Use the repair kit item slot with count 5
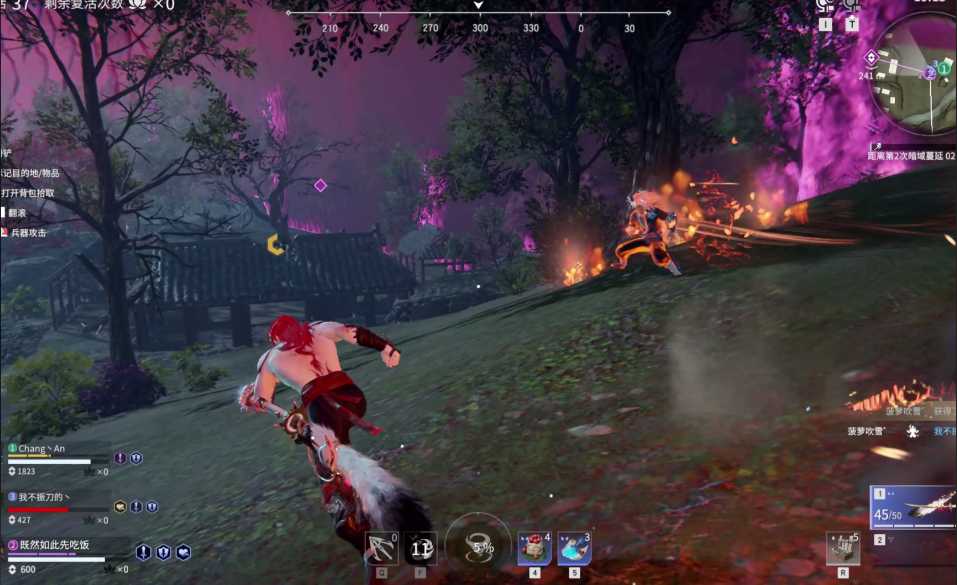This screenshot has width=957, height=585. (843, 549)
